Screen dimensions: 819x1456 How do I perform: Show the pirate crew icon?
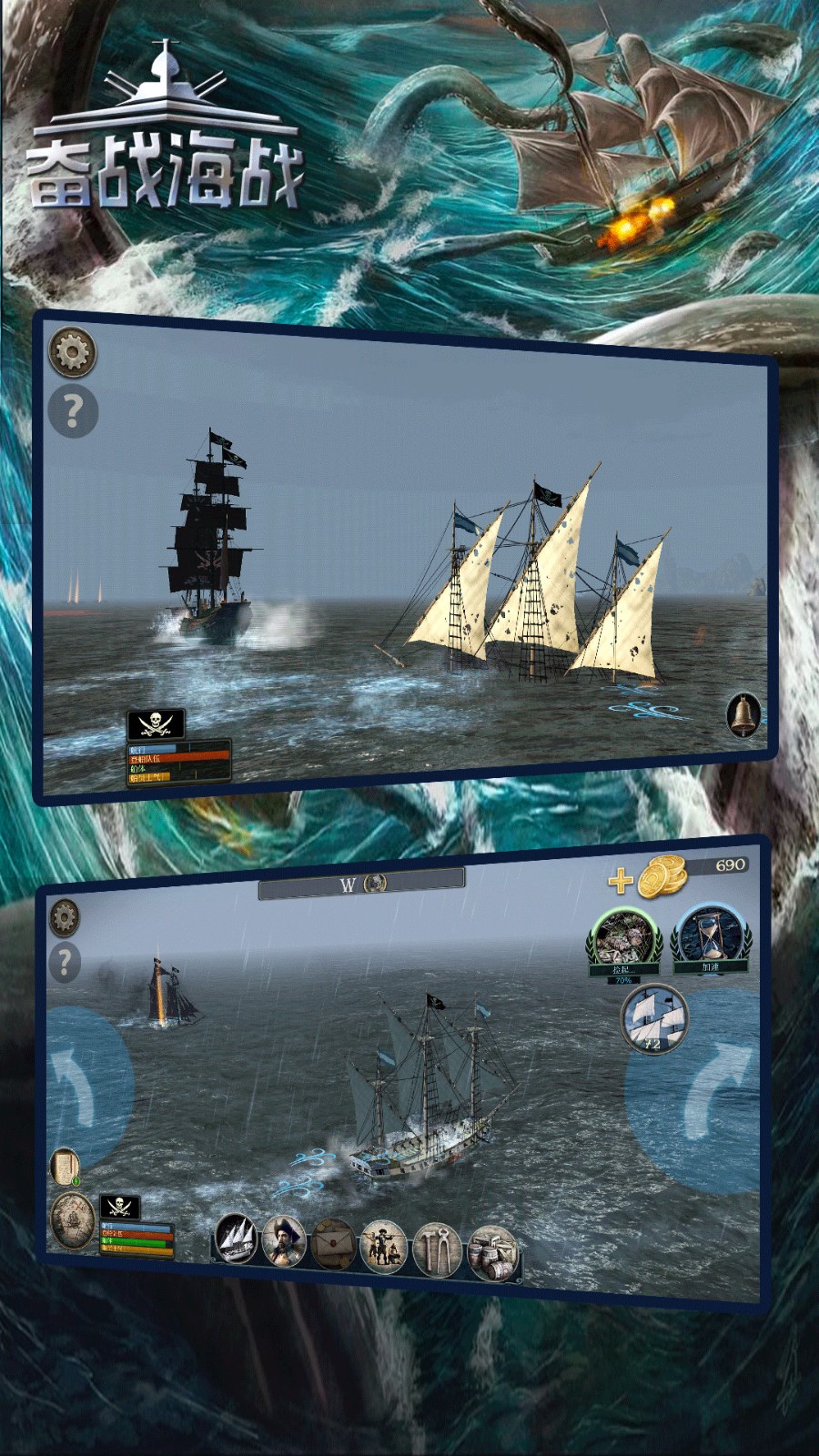383,1248
